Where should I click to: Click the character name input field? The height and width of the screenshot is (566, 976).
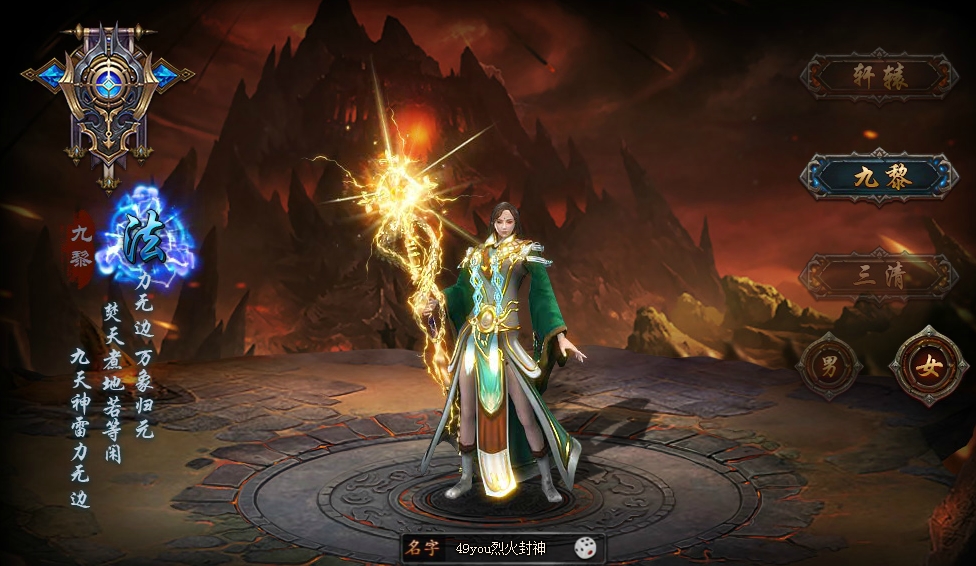point(504,548)
